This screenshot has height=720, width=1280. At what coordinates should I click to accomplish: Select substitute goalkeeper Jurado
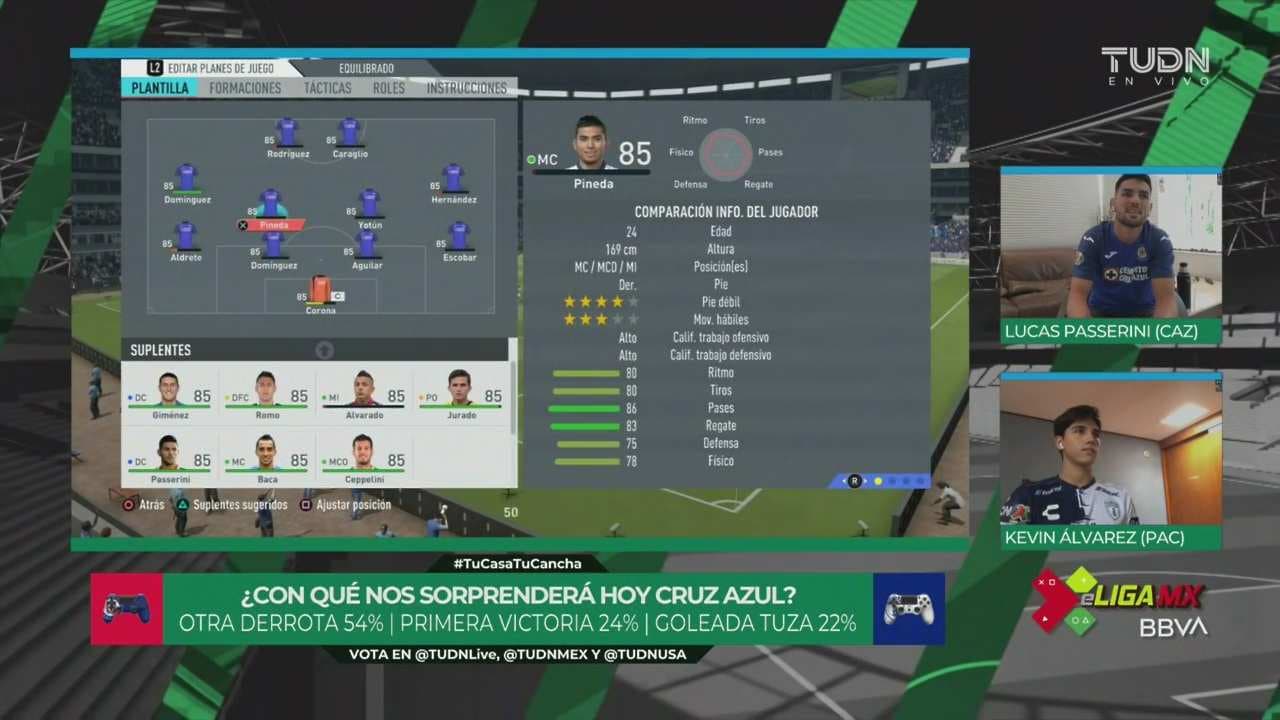pyautogui.click(x=460, y=390)
